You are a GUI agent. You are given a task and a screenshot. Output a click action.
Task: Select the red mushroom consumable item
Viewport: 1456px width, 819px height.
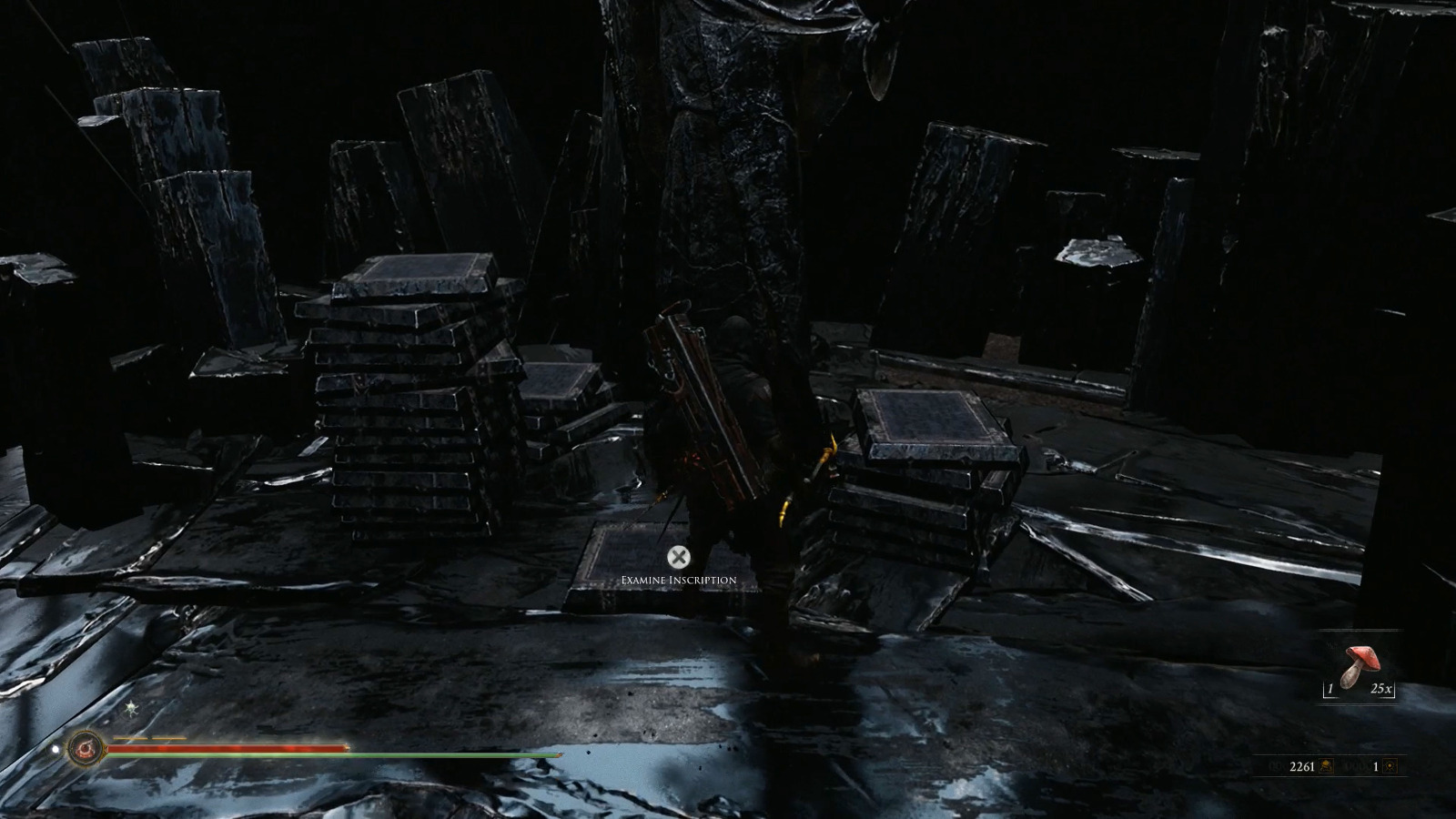(x=1361, y=663)
